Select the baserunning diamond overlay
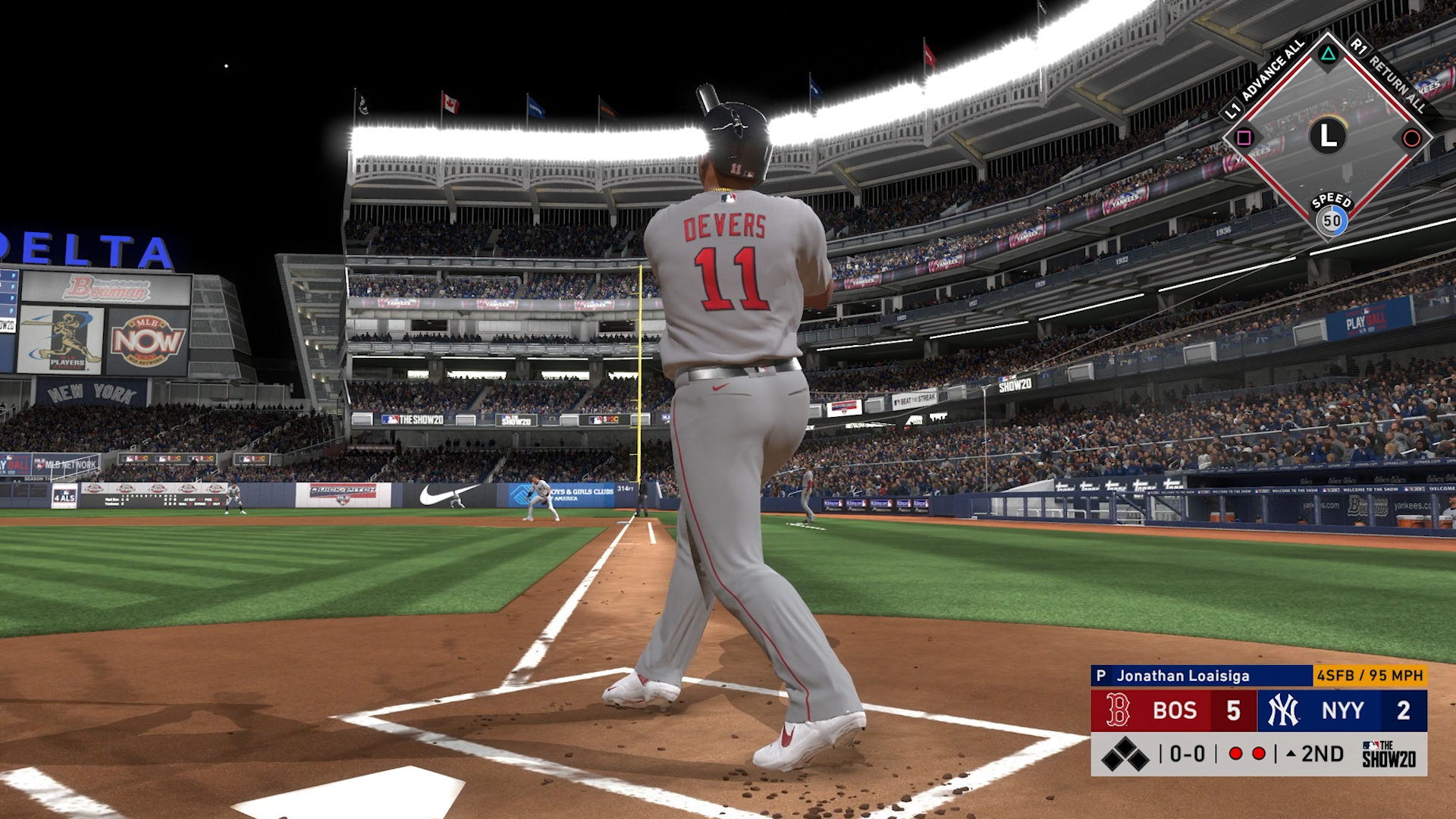 pyautogui.click(x=1328, y=136)
